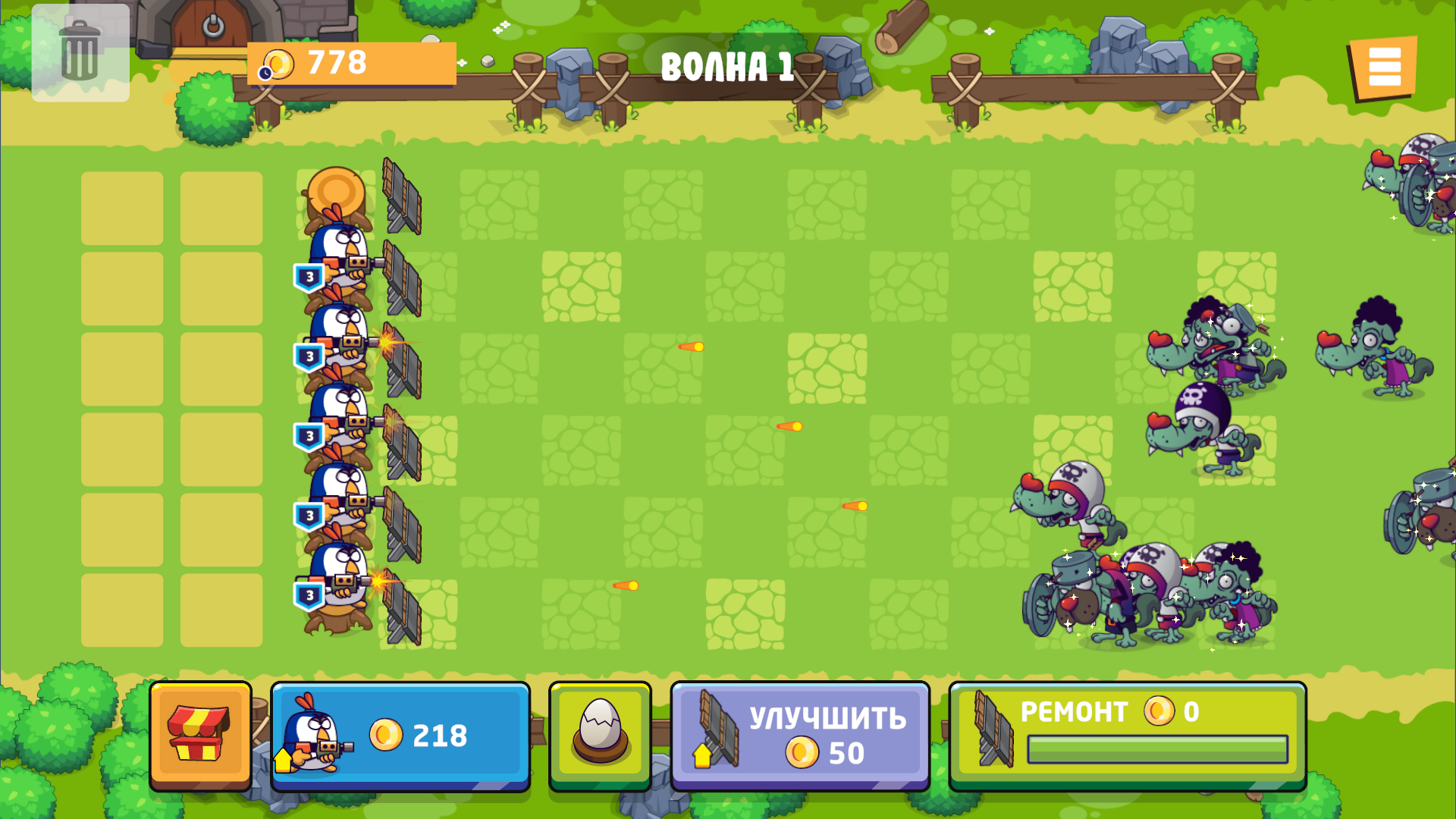The image size is (1456, 819).
Task: Click the level 3 badge on a chicken turret
Action: pos(309,275)
